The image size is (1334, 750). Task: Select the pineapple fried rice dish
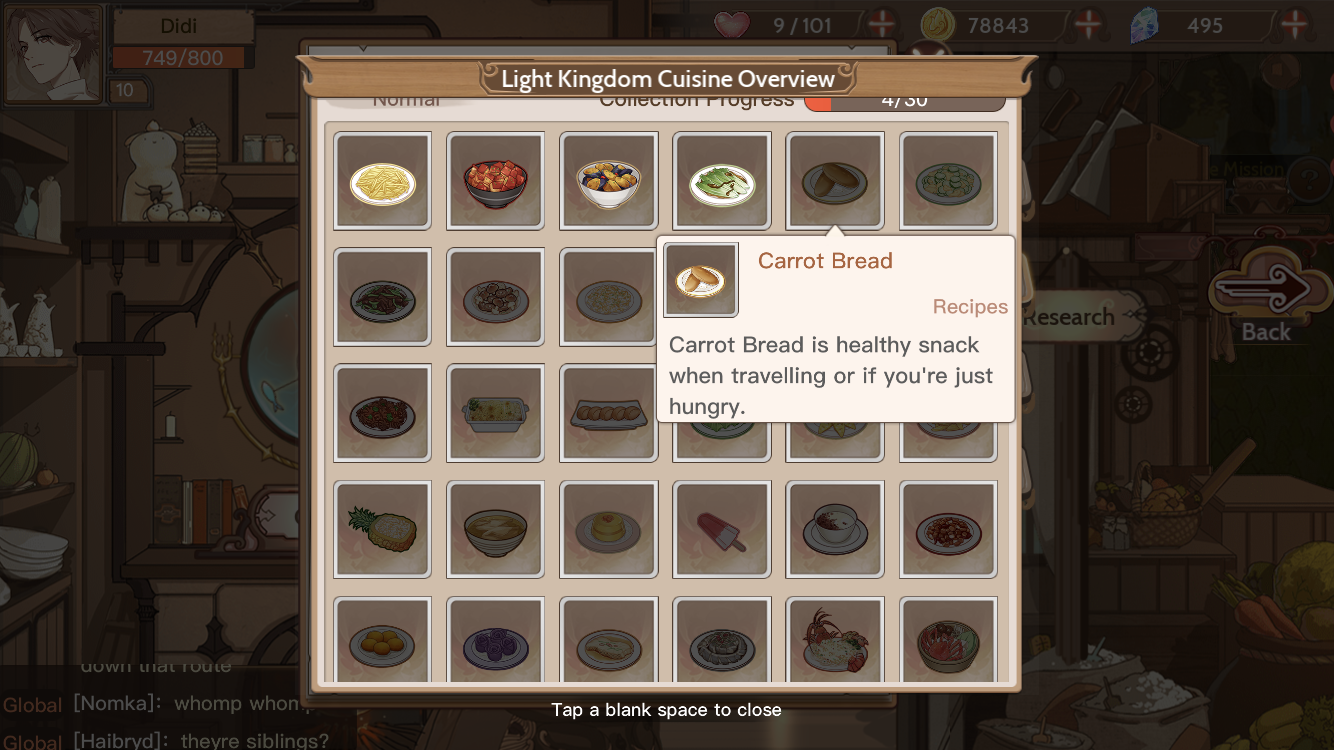(382, 529)
